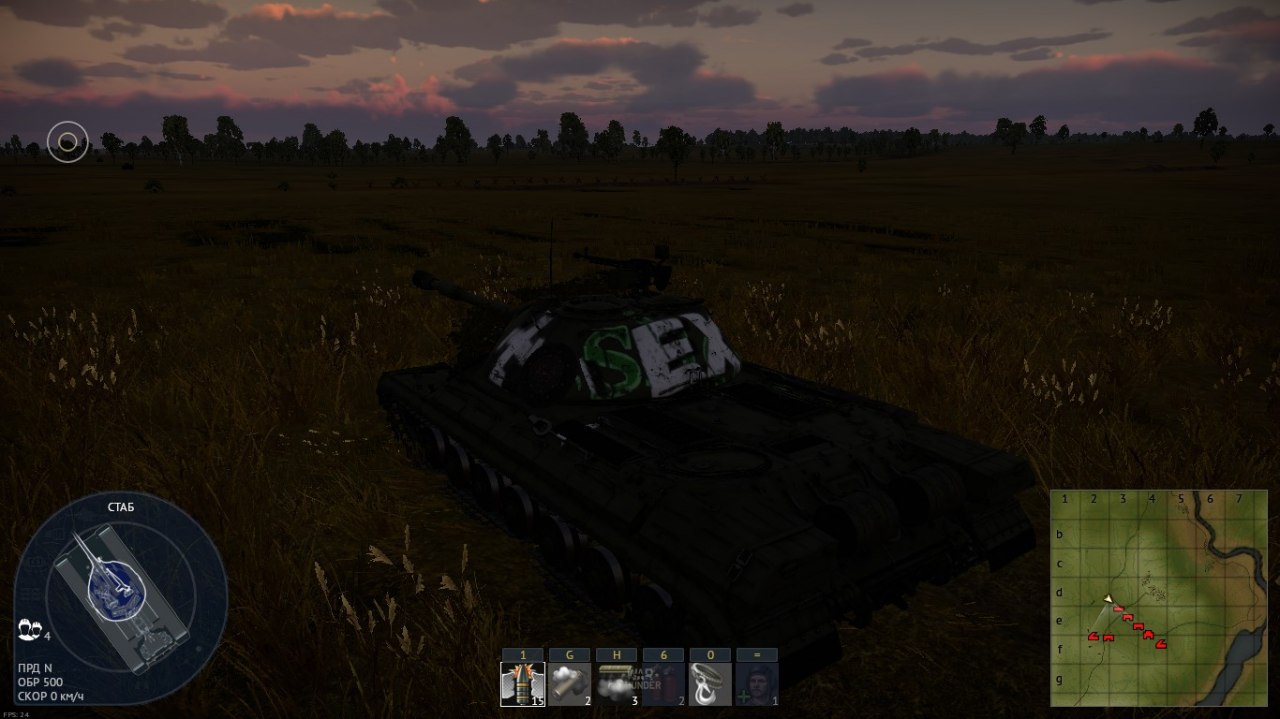Image resolution: width=1280 pixels, height=719 pixels.
Task: Click the player arrow marker on minimap
Action: [x=1108, y=599]
